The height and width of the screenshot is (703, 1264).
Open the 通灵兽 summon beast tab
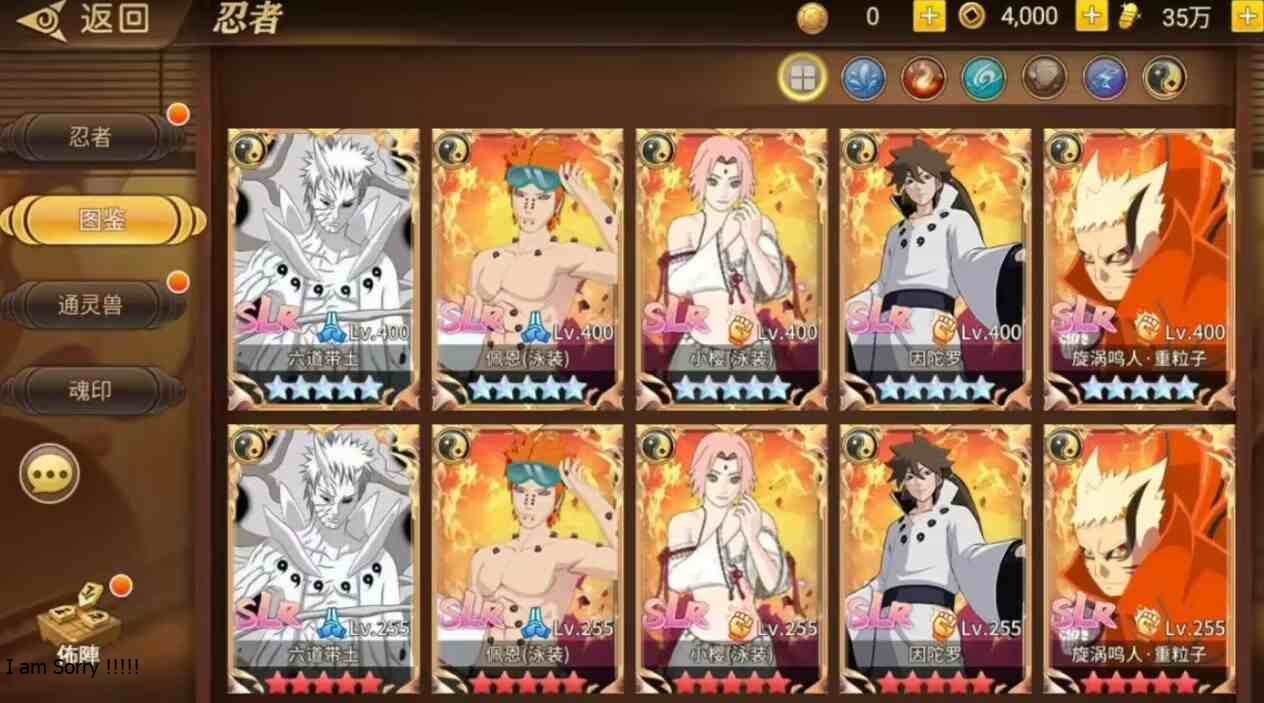92,305
